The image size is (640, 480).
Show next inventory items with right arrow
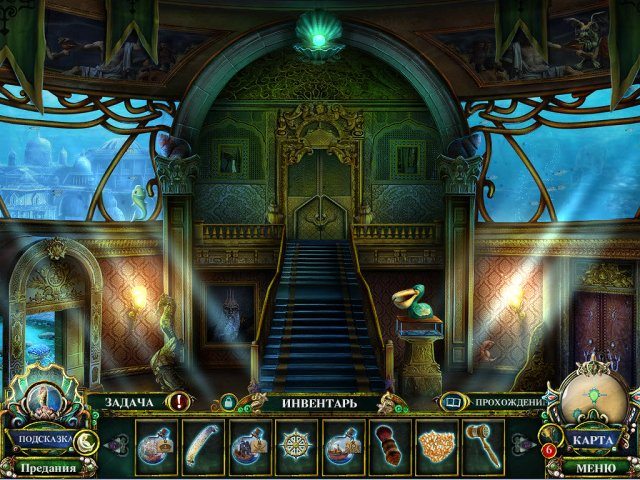click(x=522, y=441)
